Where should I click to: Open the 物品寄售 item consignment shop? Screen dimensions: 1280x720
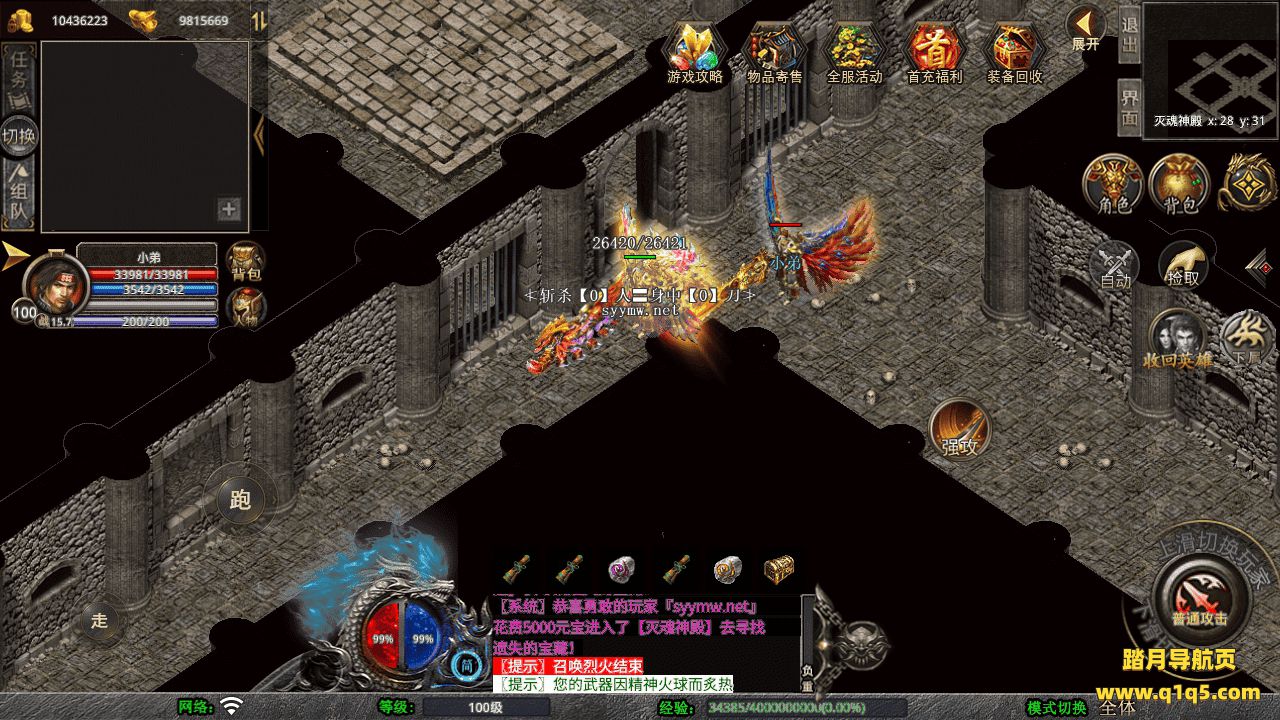tap(775, 50)
